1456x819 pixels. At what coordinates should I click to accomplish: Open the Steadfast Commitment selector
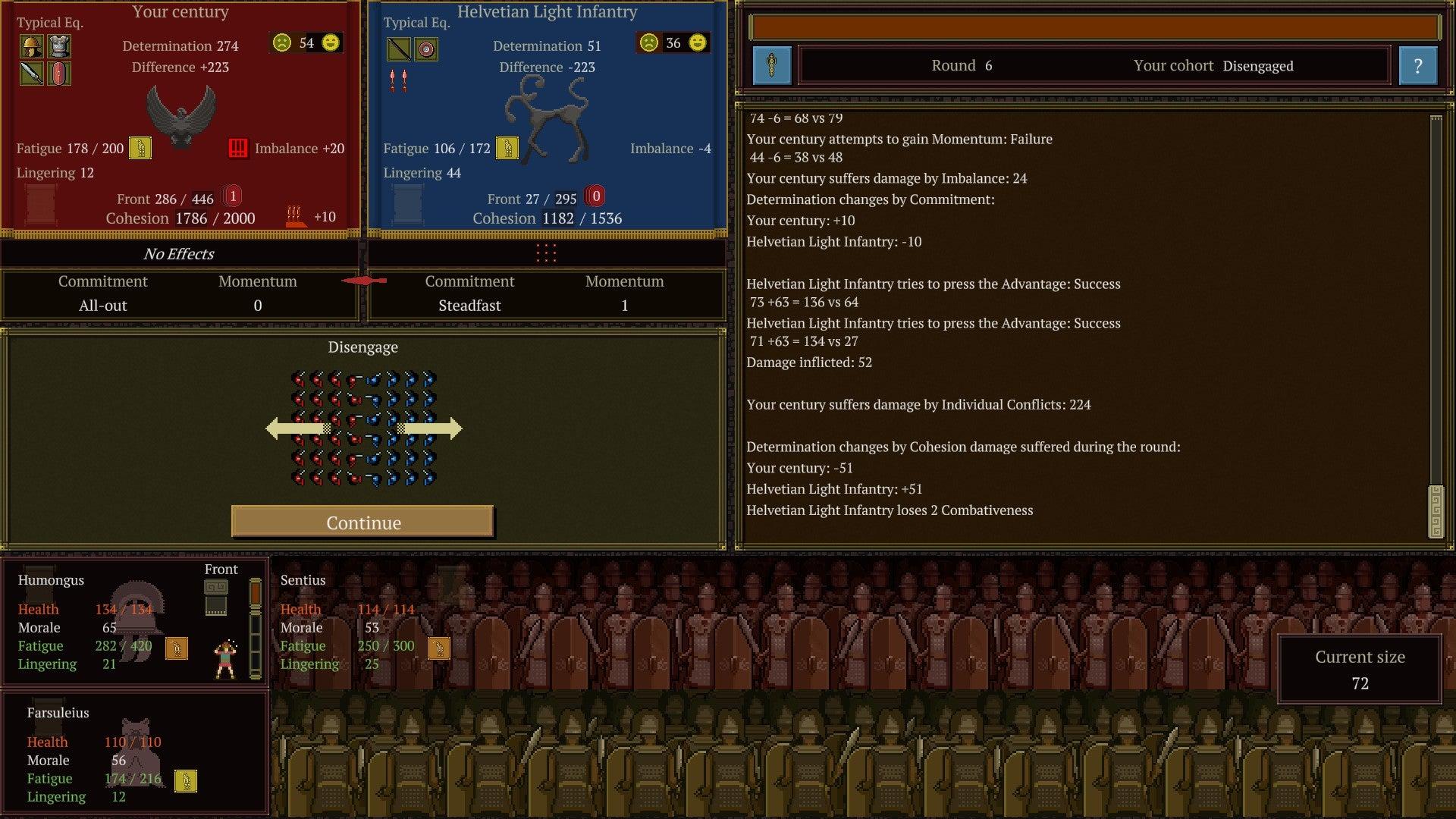pyautogui.click(x=470, y=306)
